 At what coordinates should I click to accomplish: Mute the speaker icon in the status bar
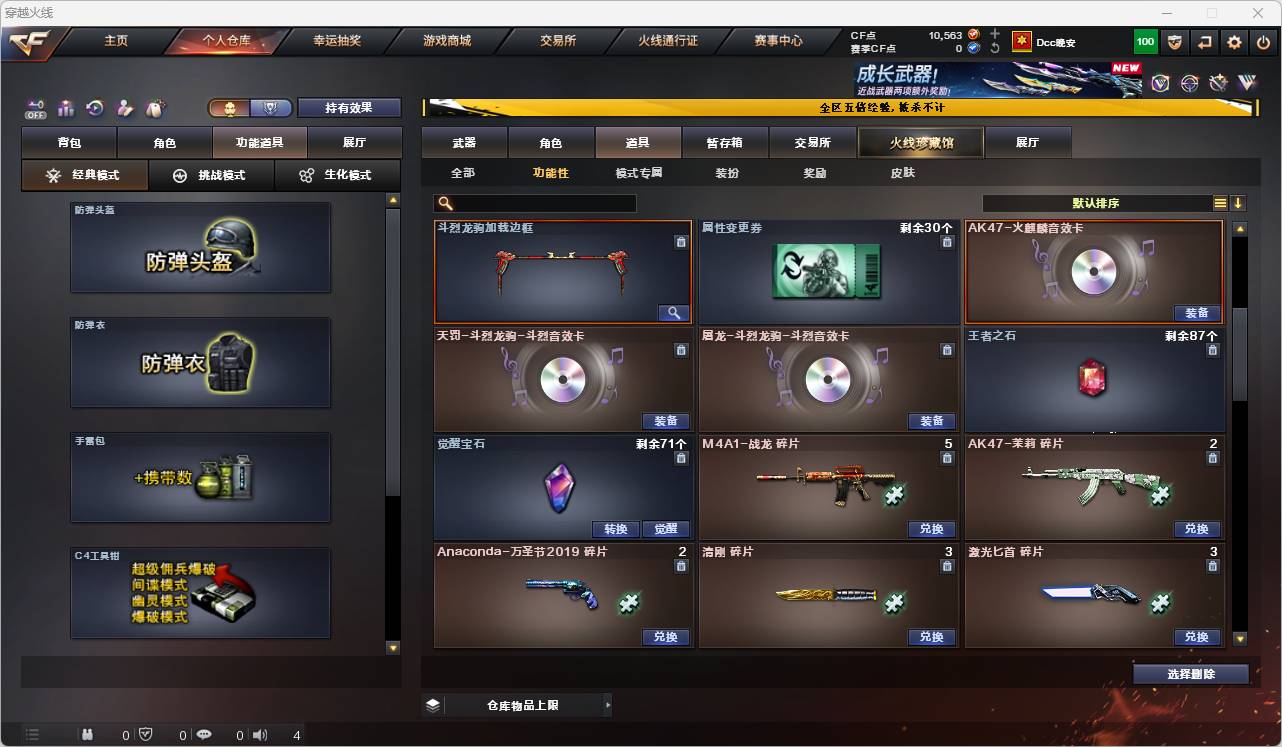259,733
